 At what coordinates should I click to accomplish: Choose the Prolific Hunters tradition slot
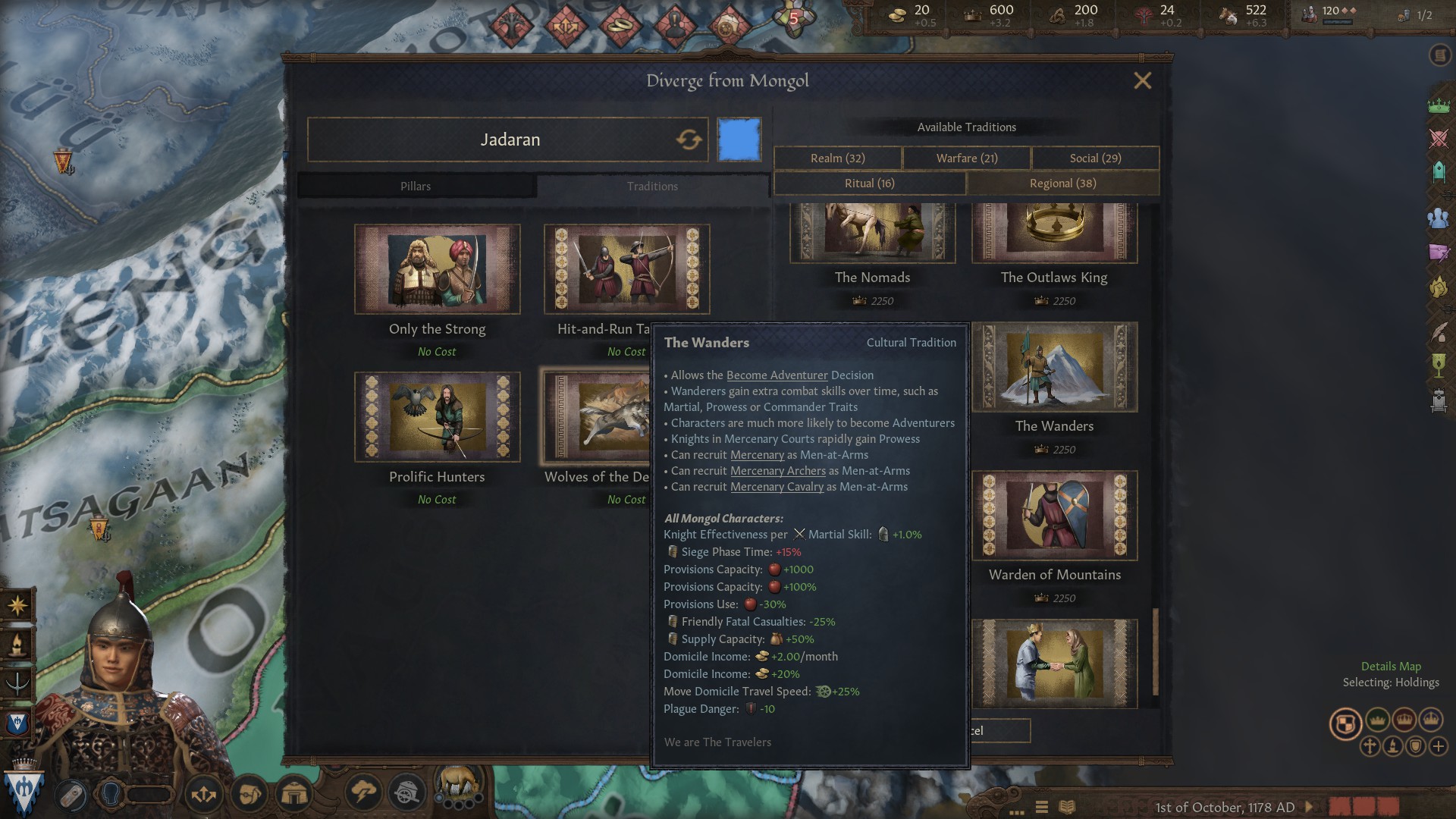(437, 417)
